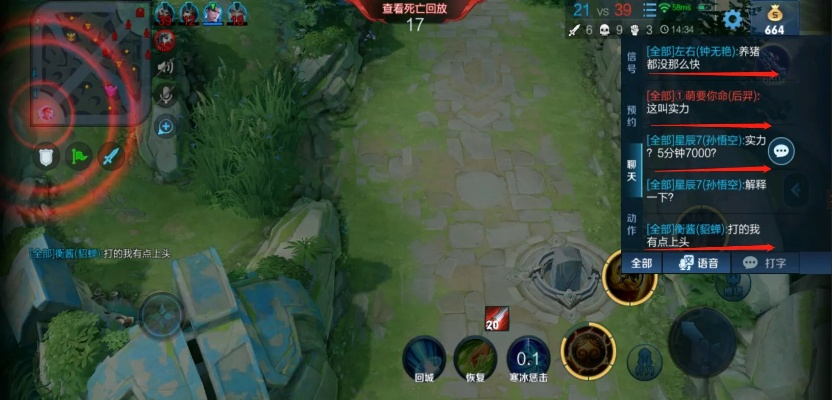832x400 pixels.
Task: Choose the 全部 all-chat channel button
Action: click(x=641, y=263)
